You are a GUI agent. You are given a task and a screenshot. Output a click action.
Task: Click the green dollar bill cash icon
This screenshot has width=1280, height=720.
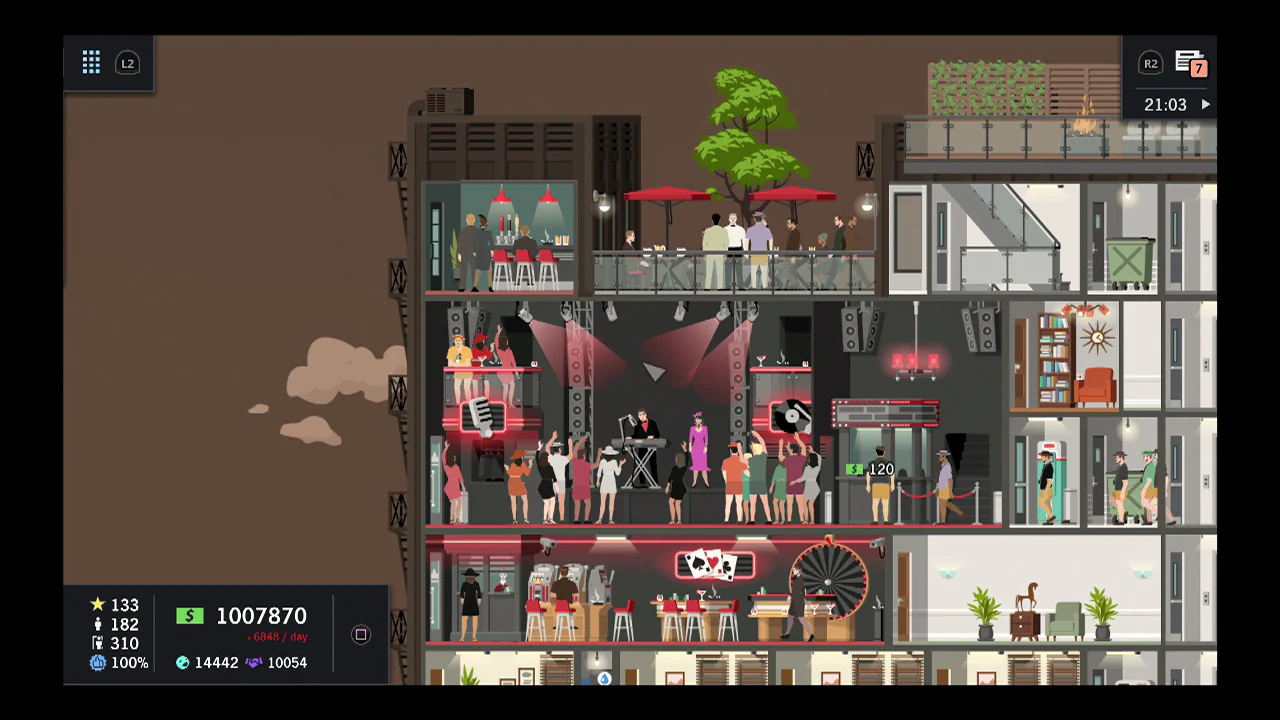click(x=190, y=616)
